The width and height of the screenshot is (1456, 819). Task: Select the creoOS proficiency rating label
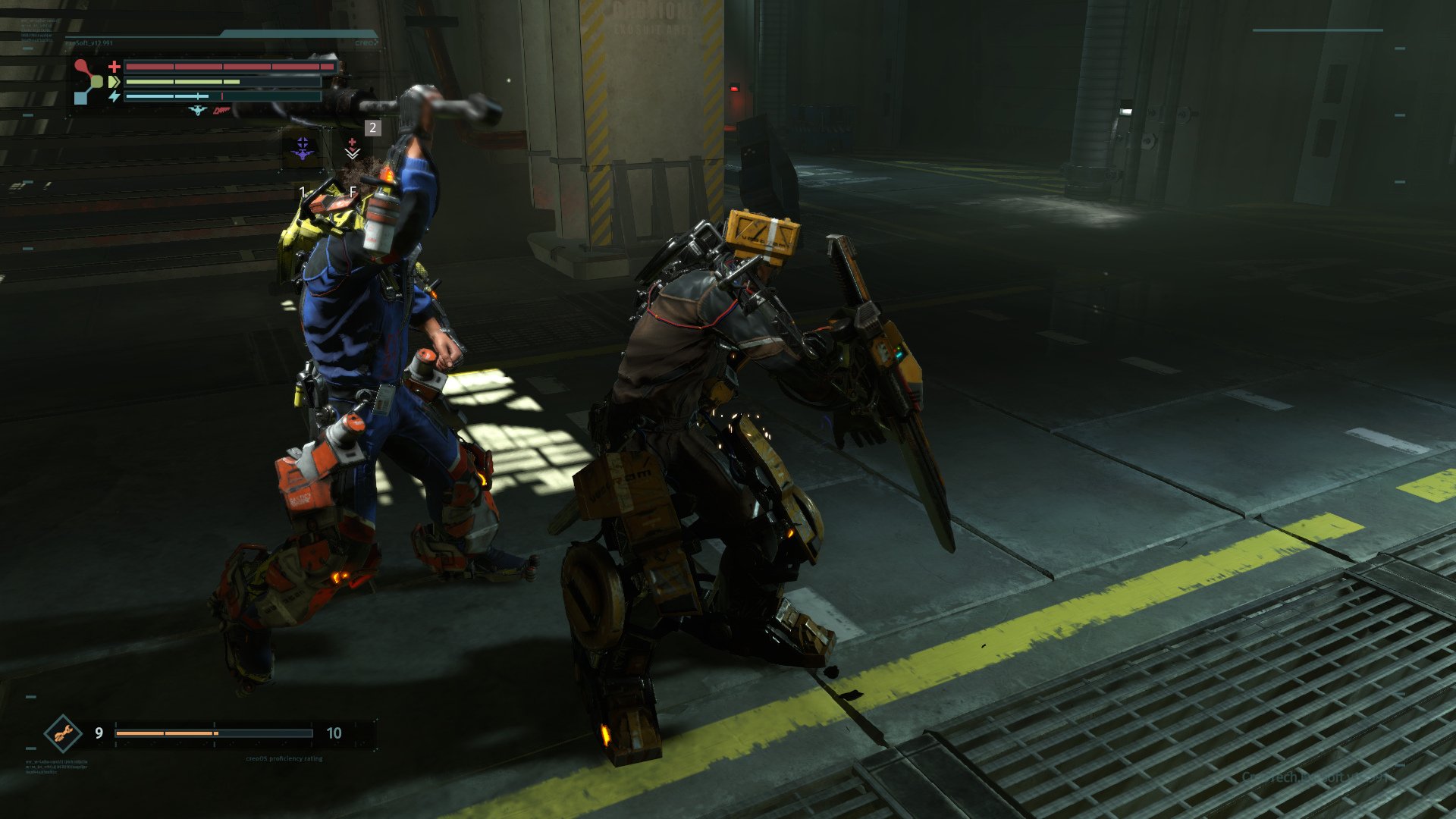pyautogui.click(x=284, y=758)
